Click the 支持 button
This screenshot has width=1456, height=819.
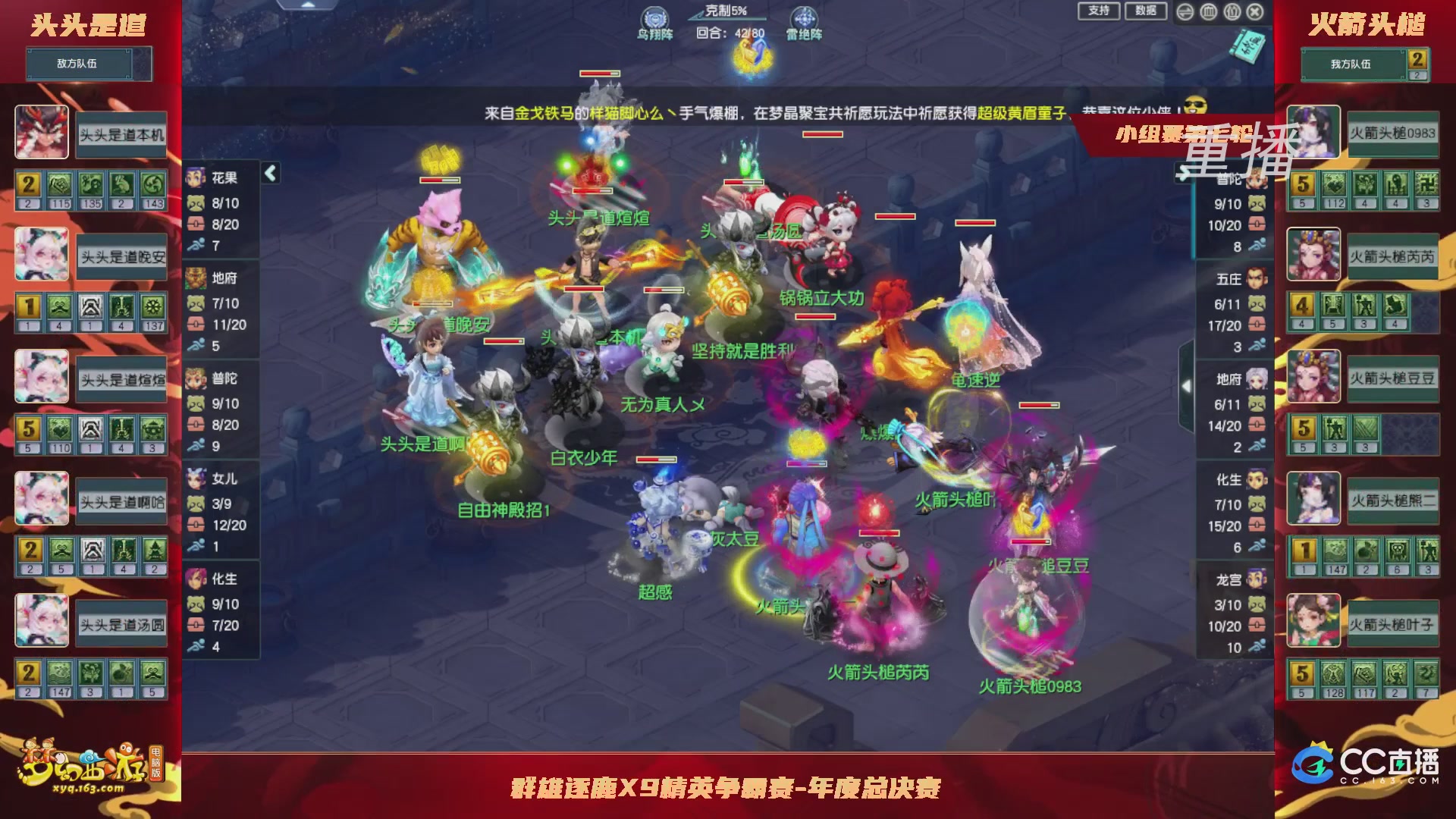[x=1098, y=11]
